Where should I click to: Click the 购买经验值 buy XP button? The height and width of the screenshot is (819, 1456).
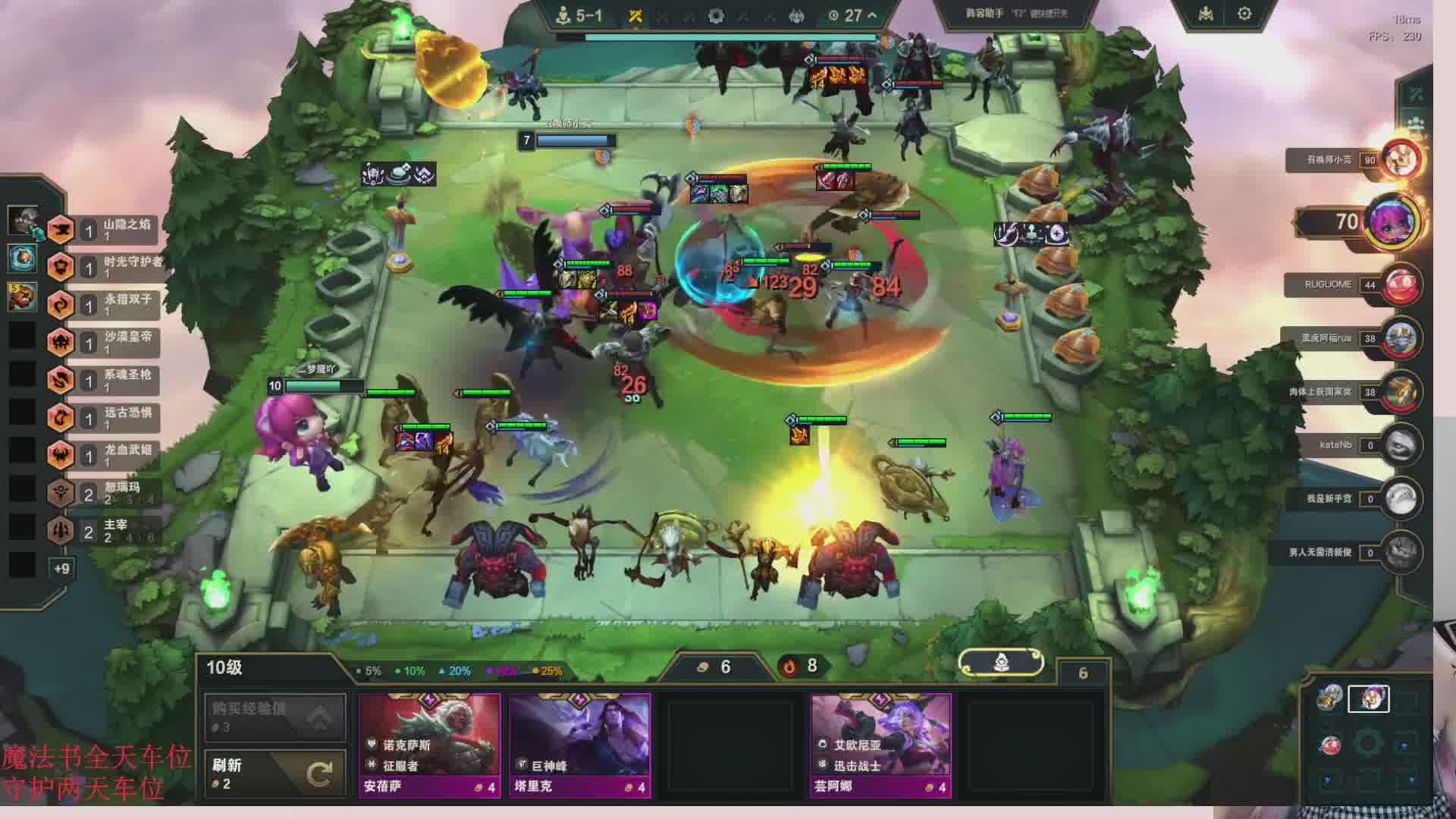(x=275, y=717)
